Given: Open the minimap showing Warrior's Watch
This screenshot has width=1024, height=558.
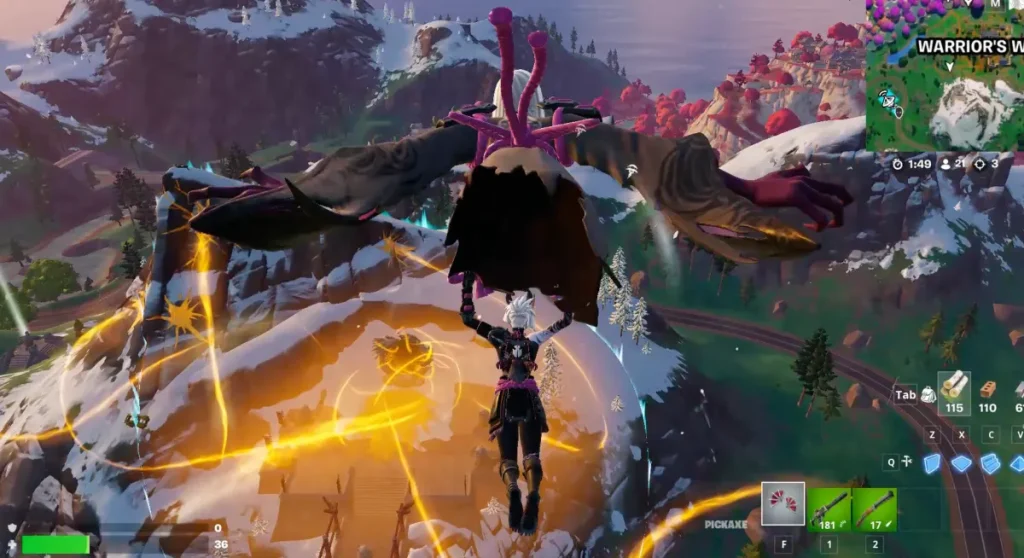Looking at the screenshot, I should 944,75.
